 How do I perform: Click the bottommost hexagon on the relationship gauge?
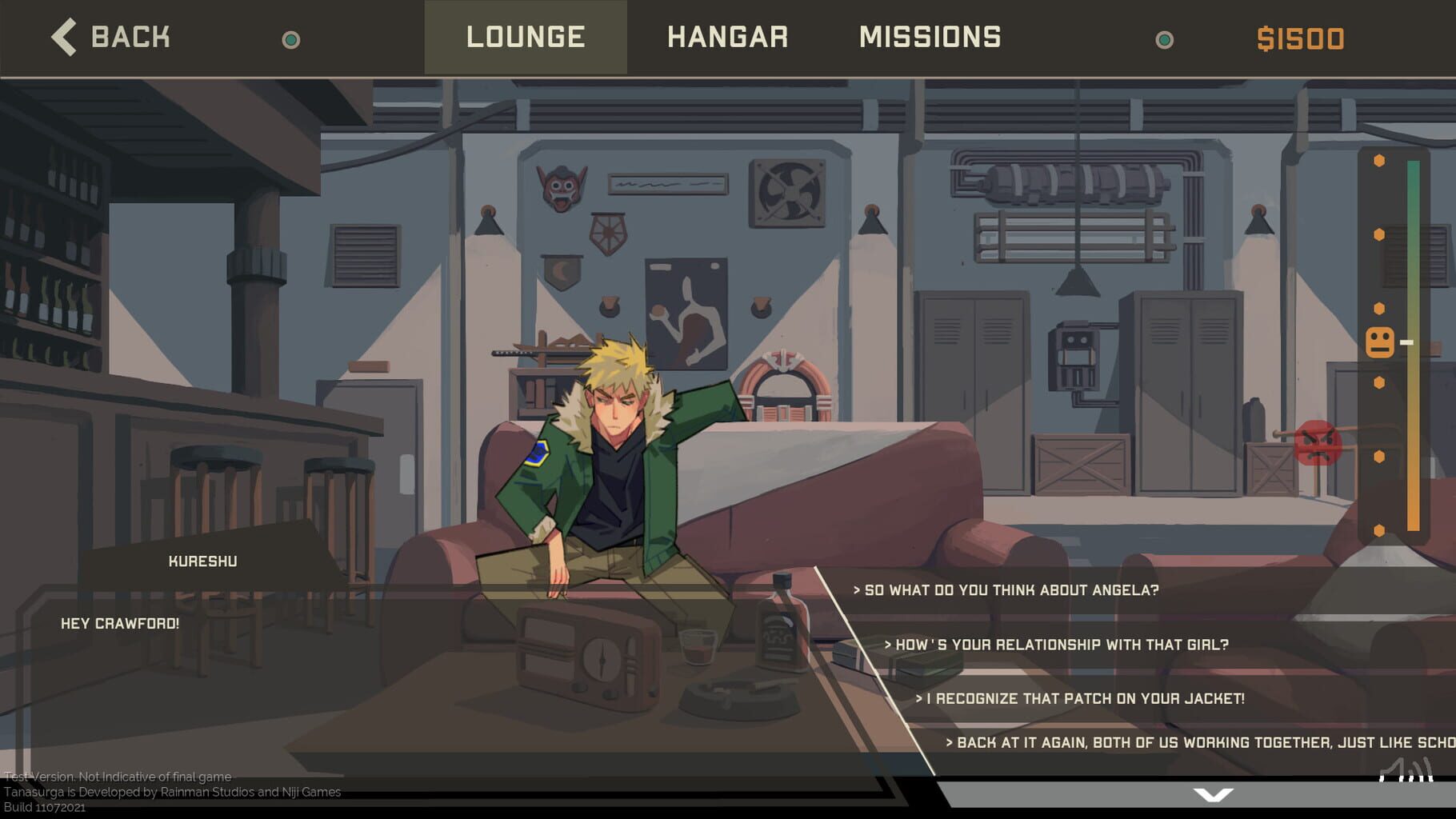(1378, 529)
